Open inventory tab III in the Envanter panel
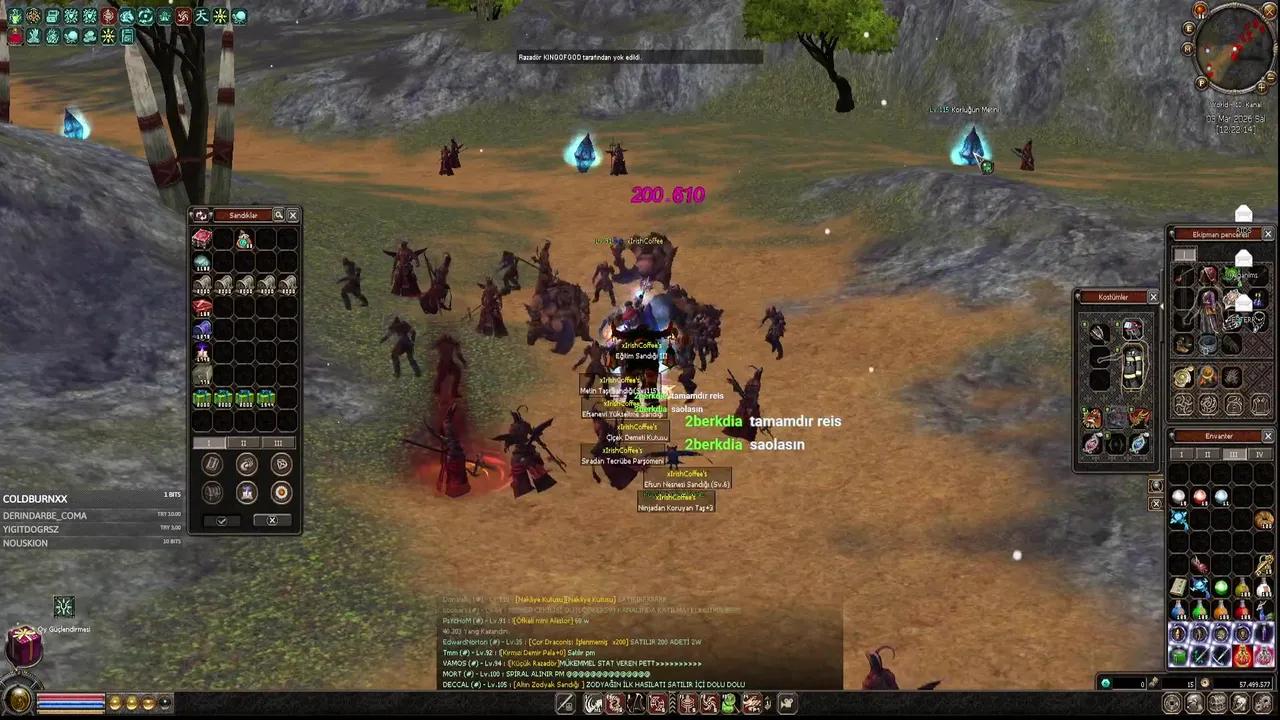 click(x=1234, y=455)
